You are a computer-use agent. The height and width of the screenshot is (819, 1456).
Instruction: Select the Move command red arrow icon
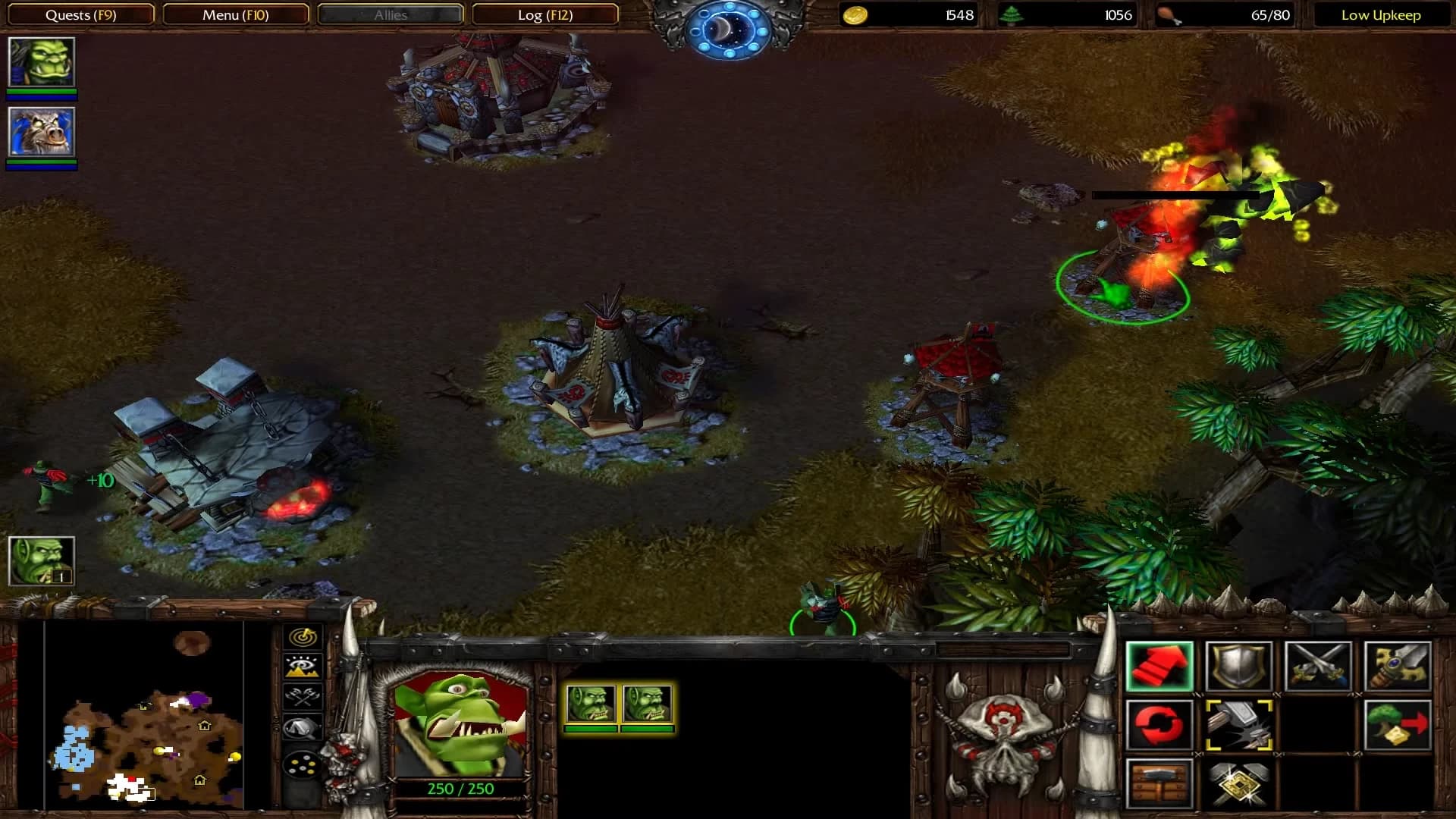pyautogui.click(x=1160, y=666)
